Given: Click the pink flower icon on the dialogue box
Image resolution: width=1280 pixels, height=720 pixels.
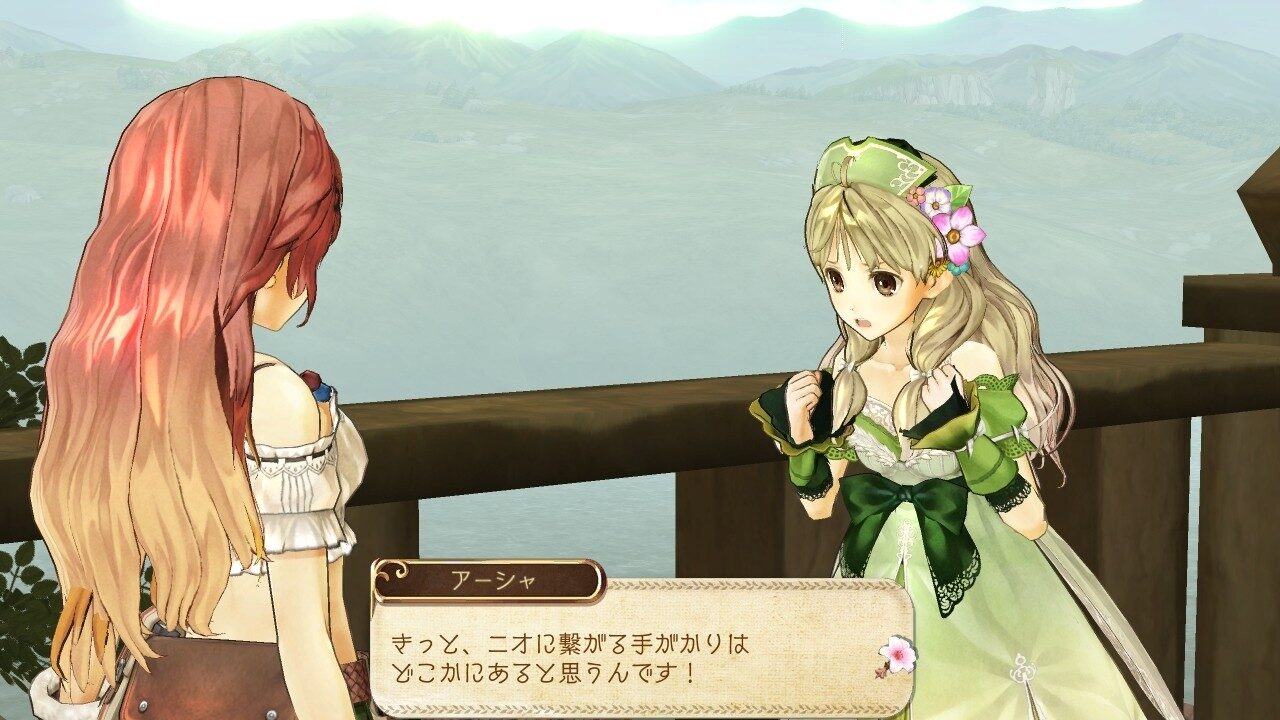Looking at the screenshot, I should (x=898, y=652).
